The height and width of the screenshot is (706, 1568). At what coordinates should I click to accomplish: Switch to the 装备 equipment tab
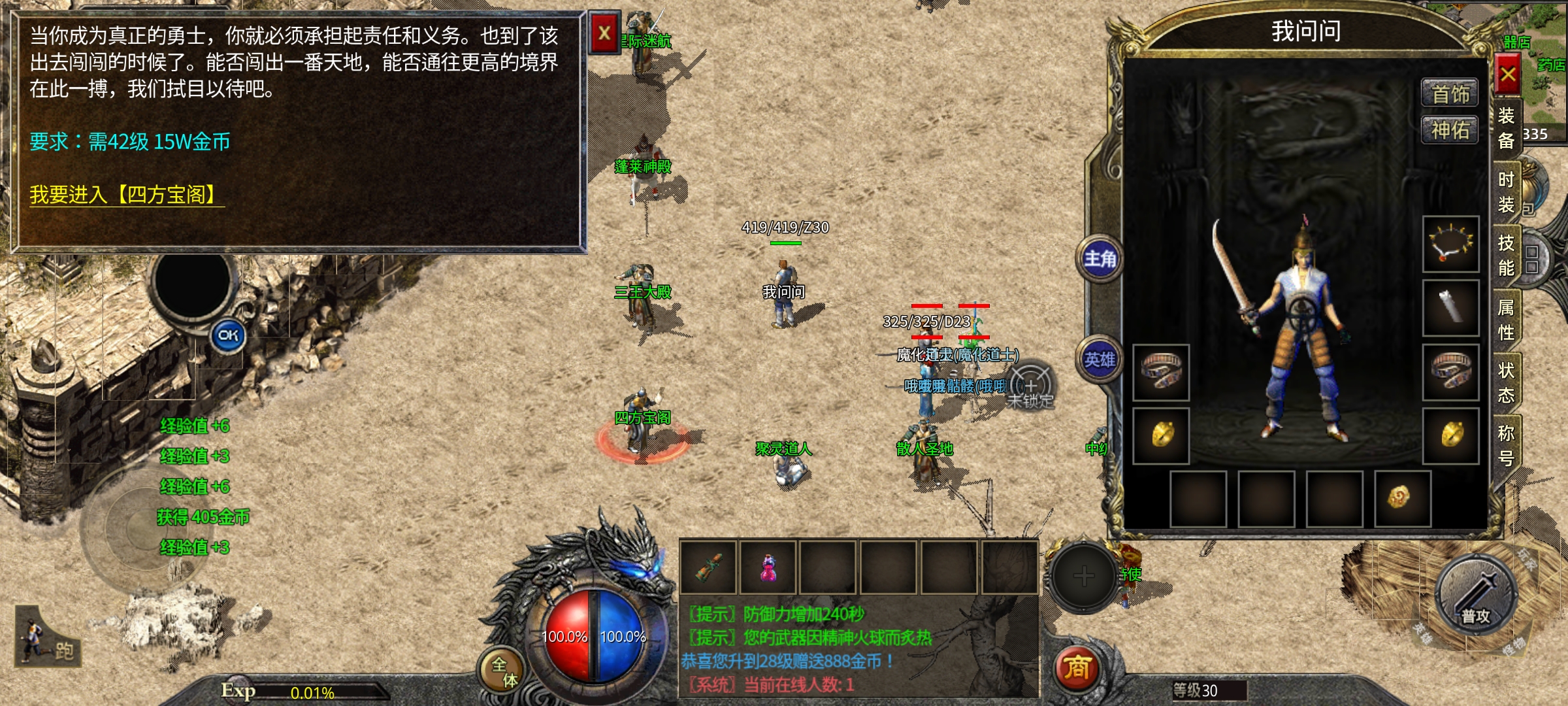click(x=1506, y=128)
